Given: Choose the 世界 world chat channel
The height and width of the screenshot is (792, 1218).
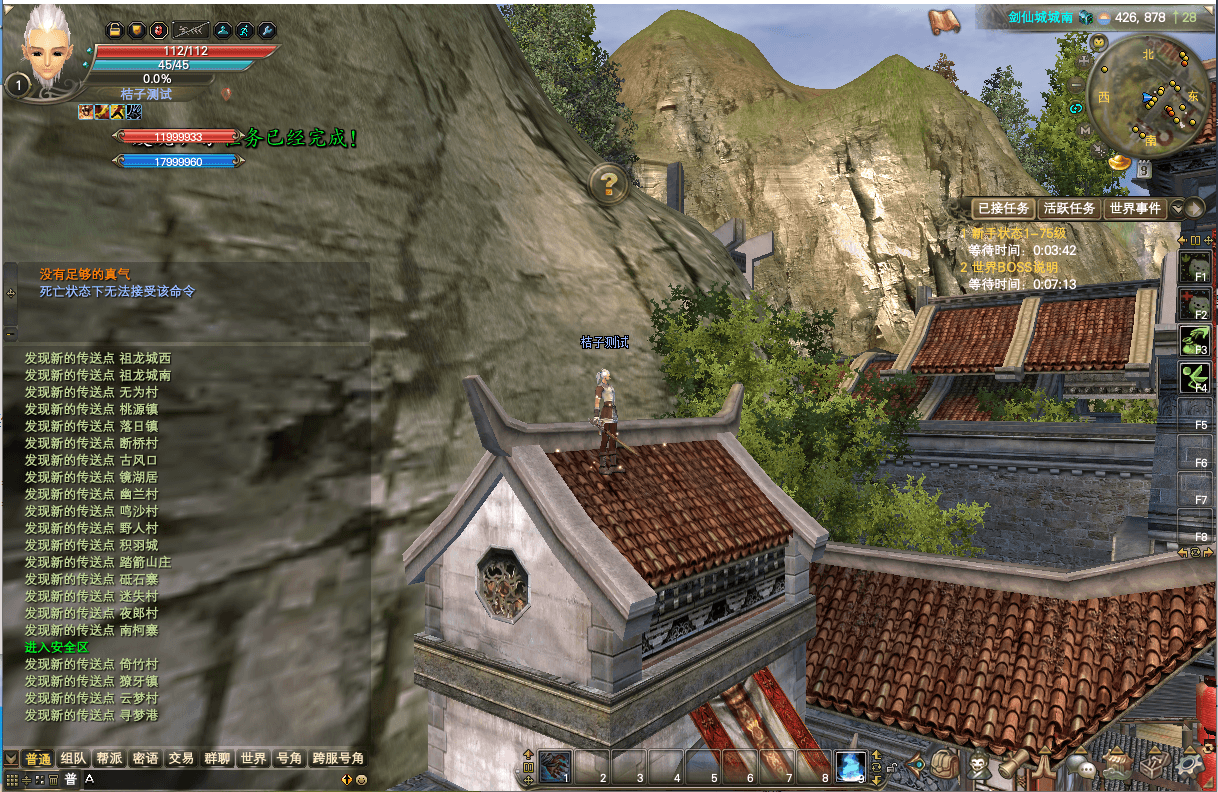Looking at the screenshot, I should [x=252, y=759].
